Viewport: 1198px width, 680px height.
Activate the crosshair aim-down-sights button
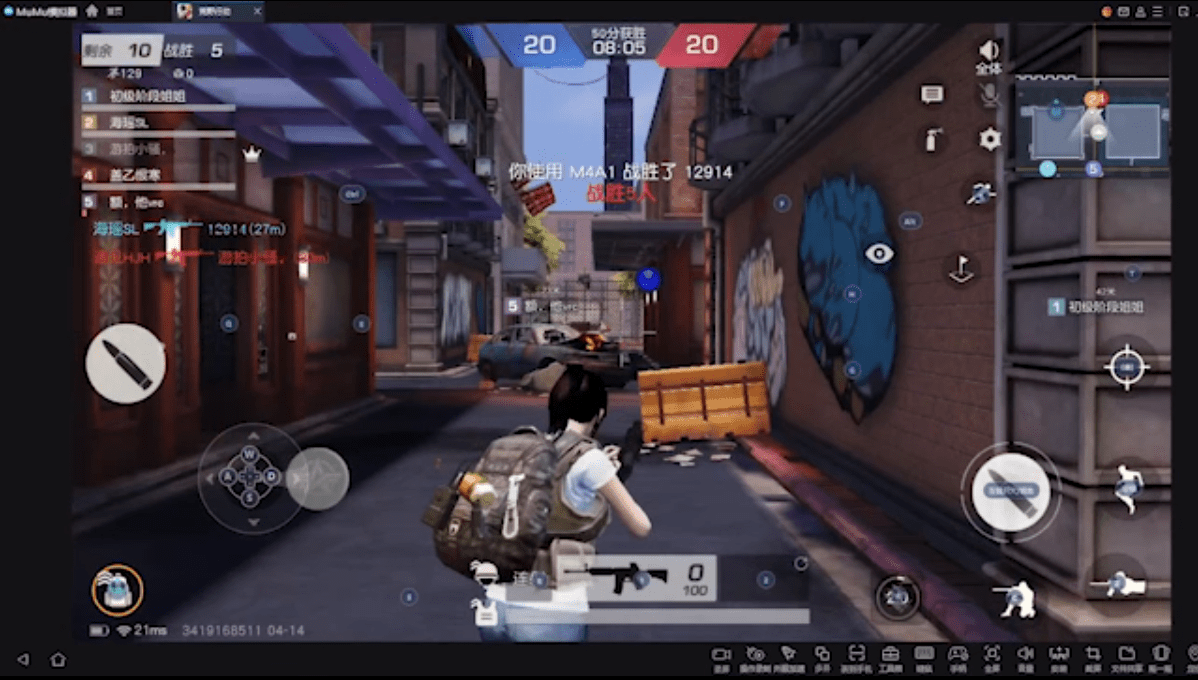pos(1126,366)
